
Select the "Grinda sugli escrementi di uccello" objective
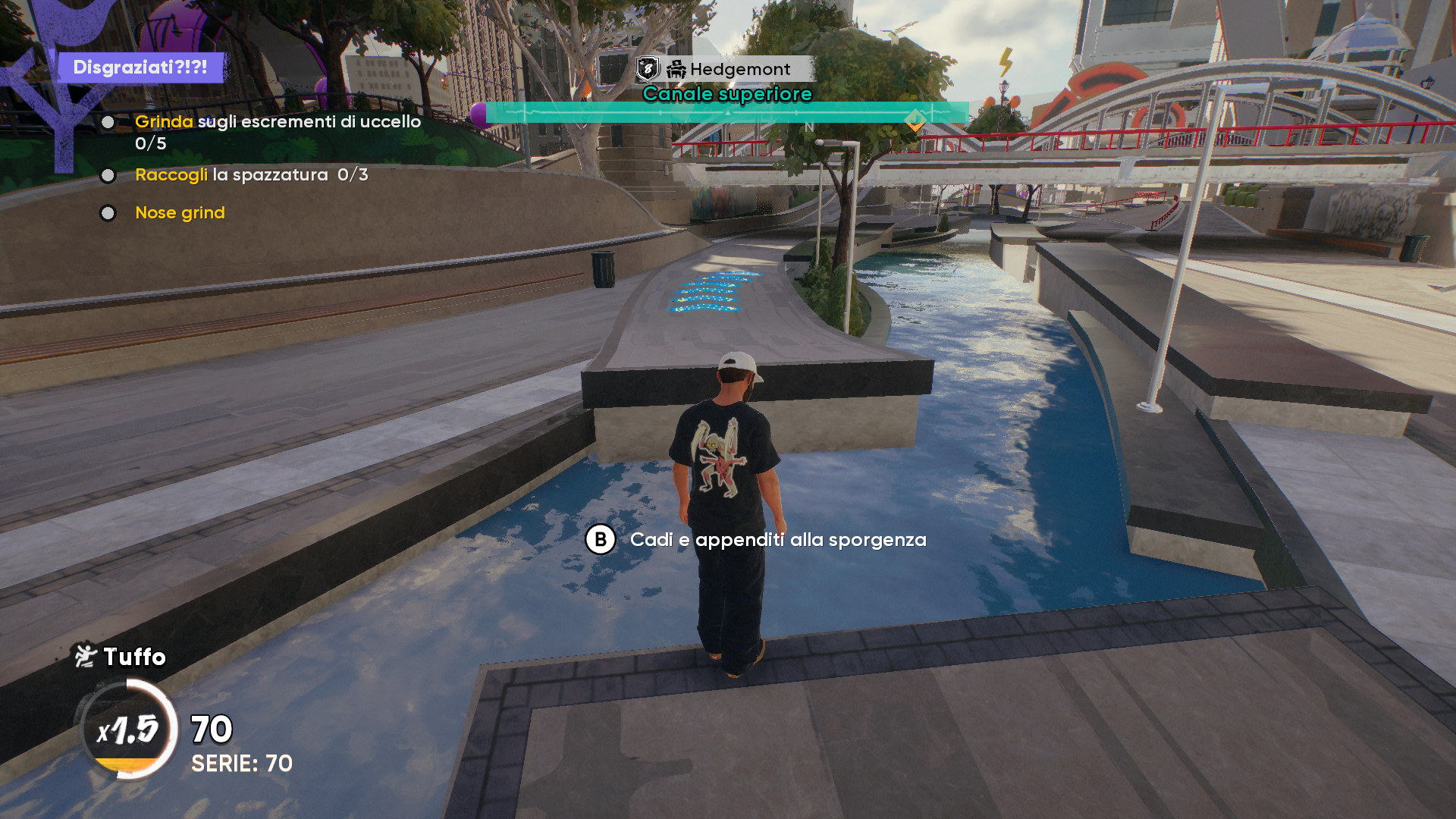coord(277,122)
